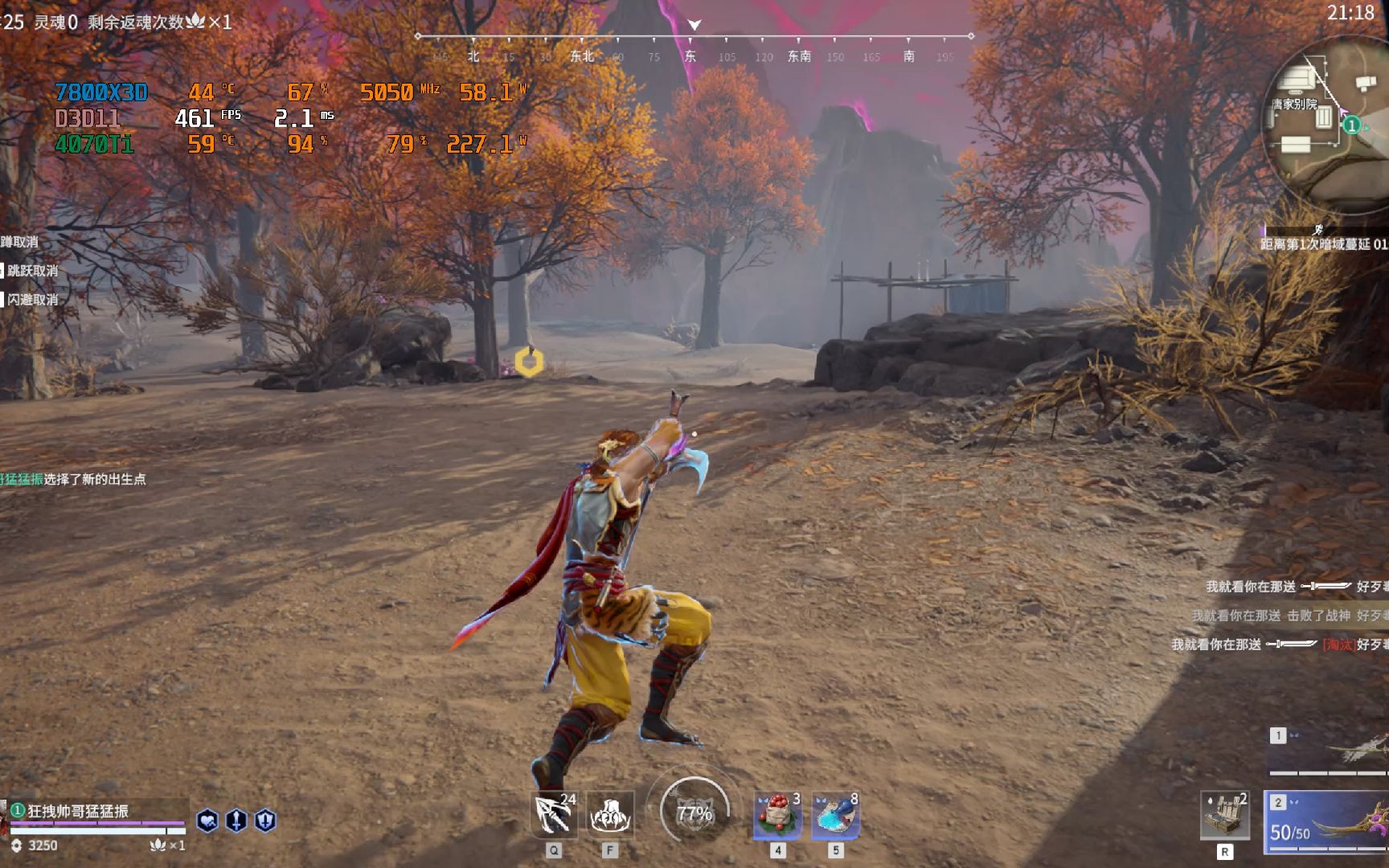Screen dimensions: 1389x868
Task: Click the sword buff status icon
Action: [x=236, y=821]
